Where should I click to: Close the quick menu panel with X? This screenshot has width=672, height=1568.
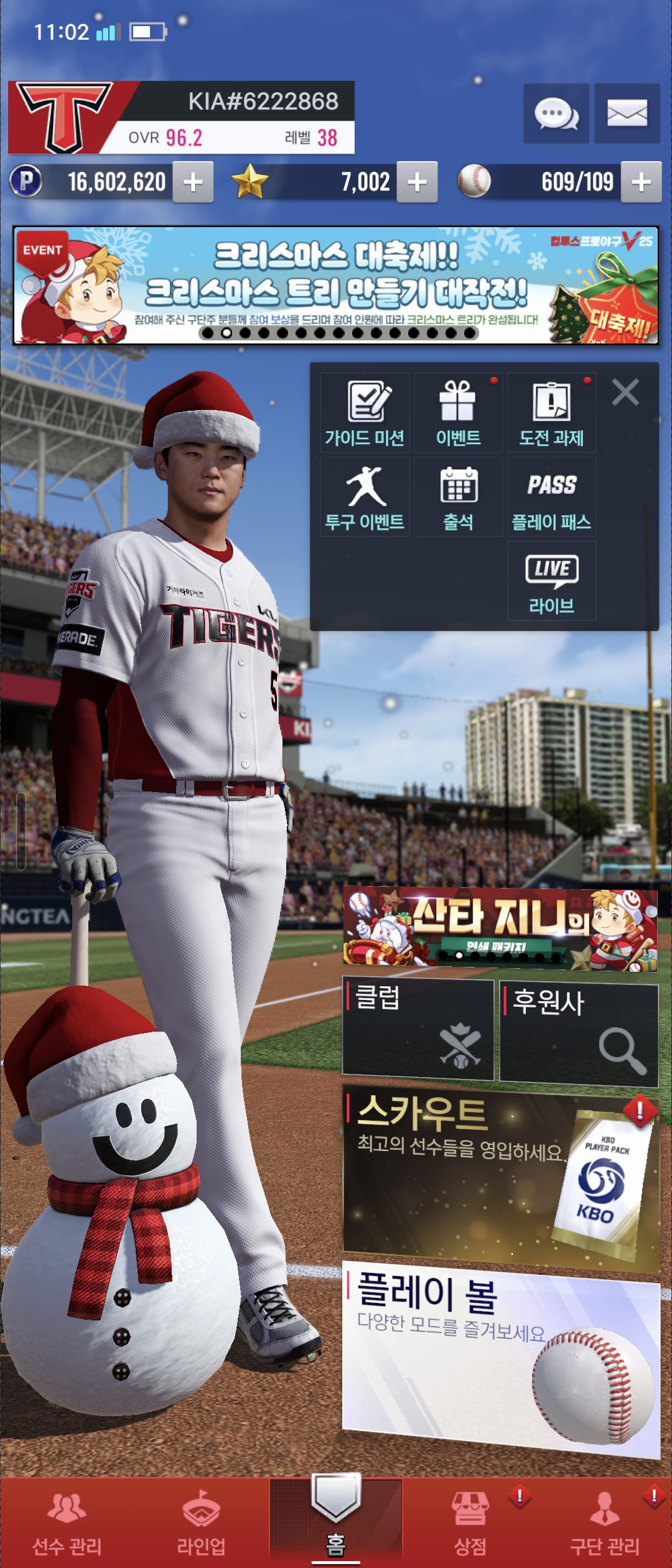(625, 393)
